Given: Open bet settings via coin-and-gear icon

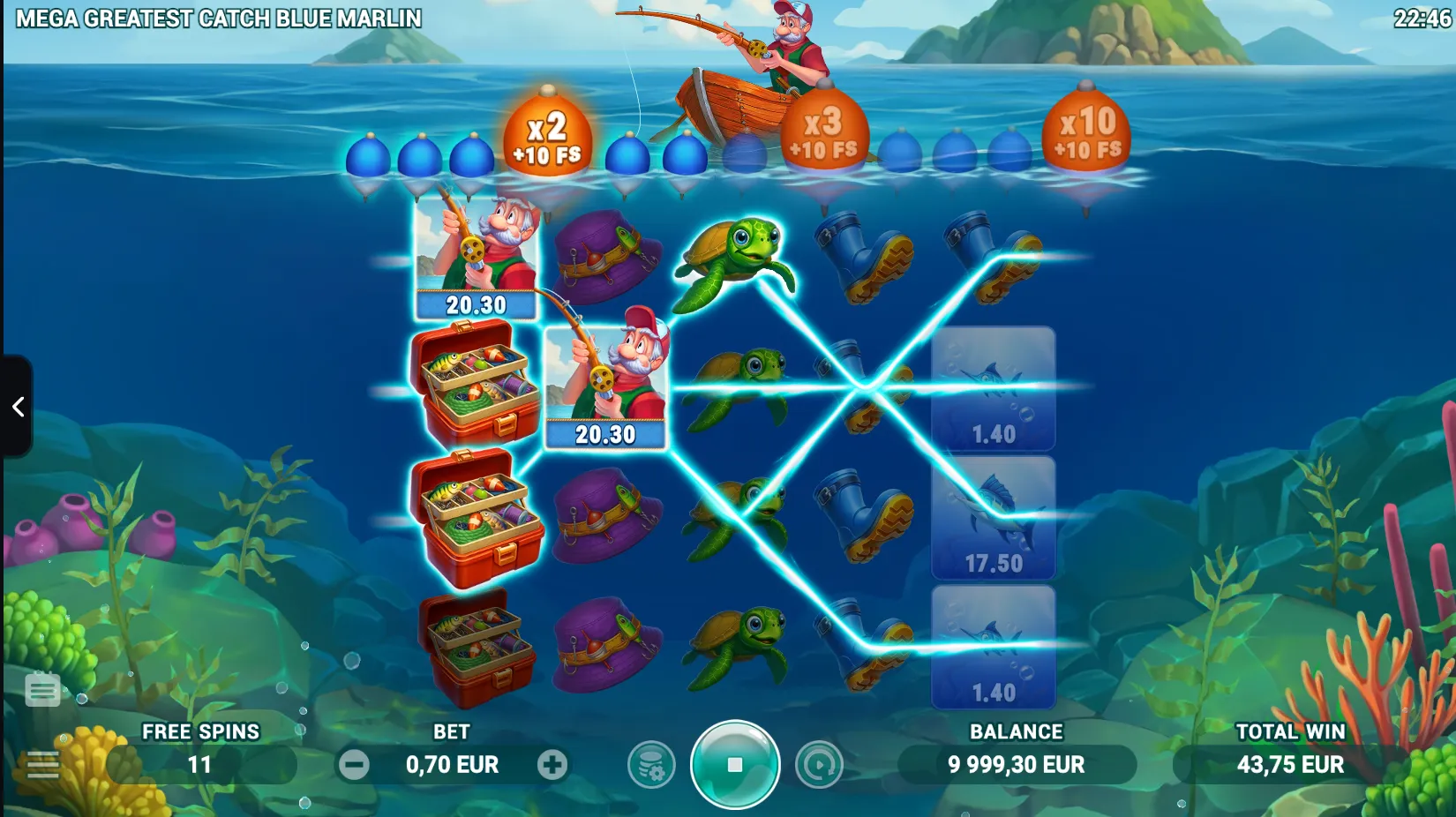Looking at the screenshot, I should [x=651, y=765].
